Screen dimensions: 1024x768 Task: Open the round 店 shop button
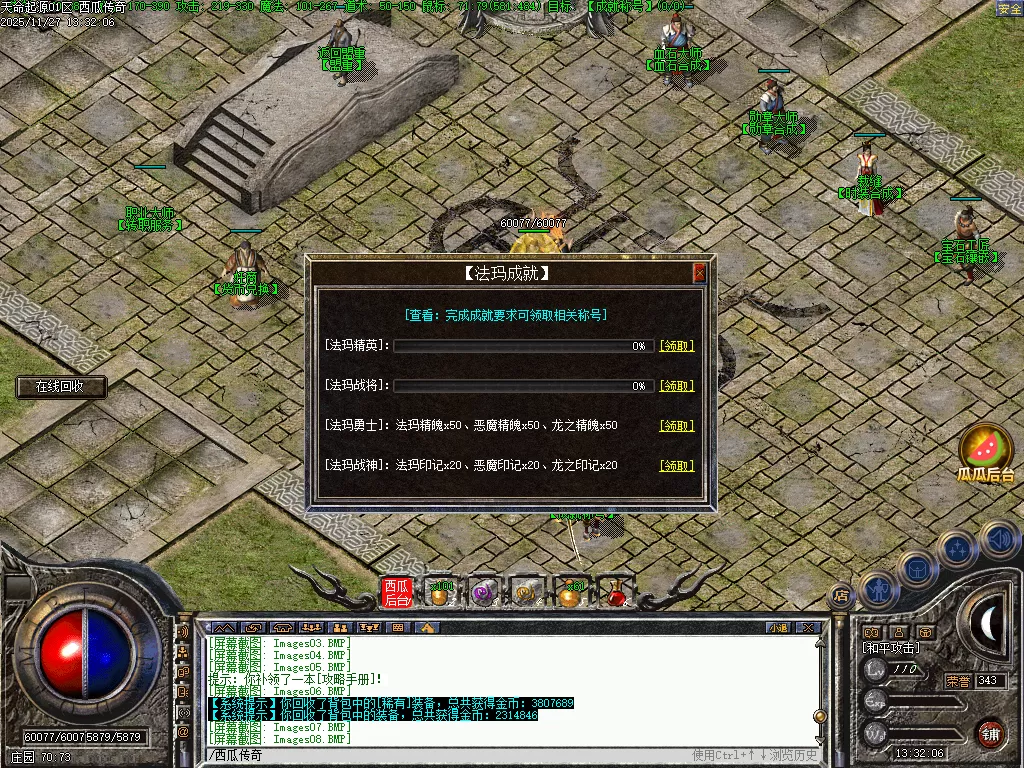click(841, 595)
